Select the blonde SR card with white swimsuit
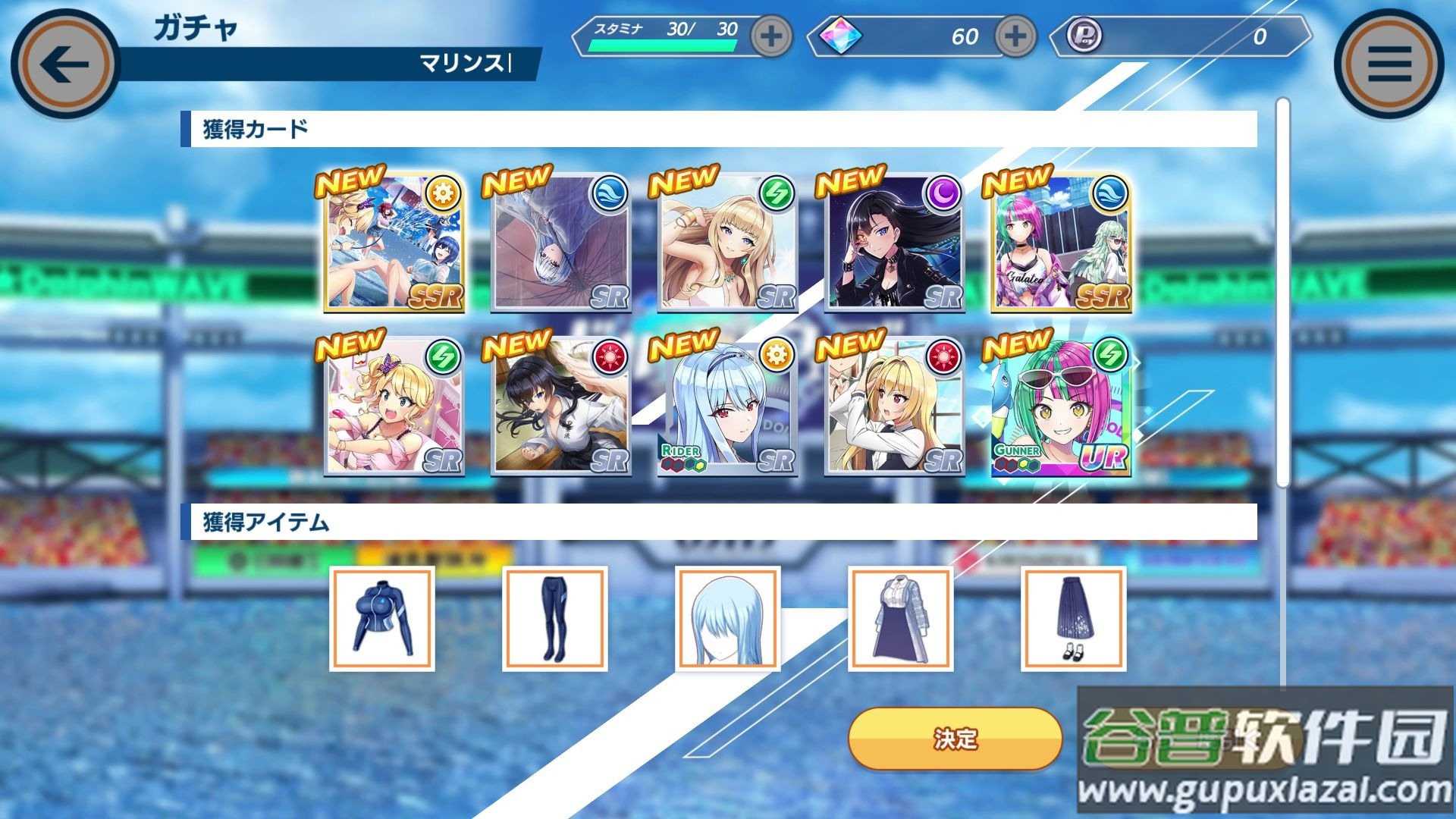 click(x=727, y=243)
